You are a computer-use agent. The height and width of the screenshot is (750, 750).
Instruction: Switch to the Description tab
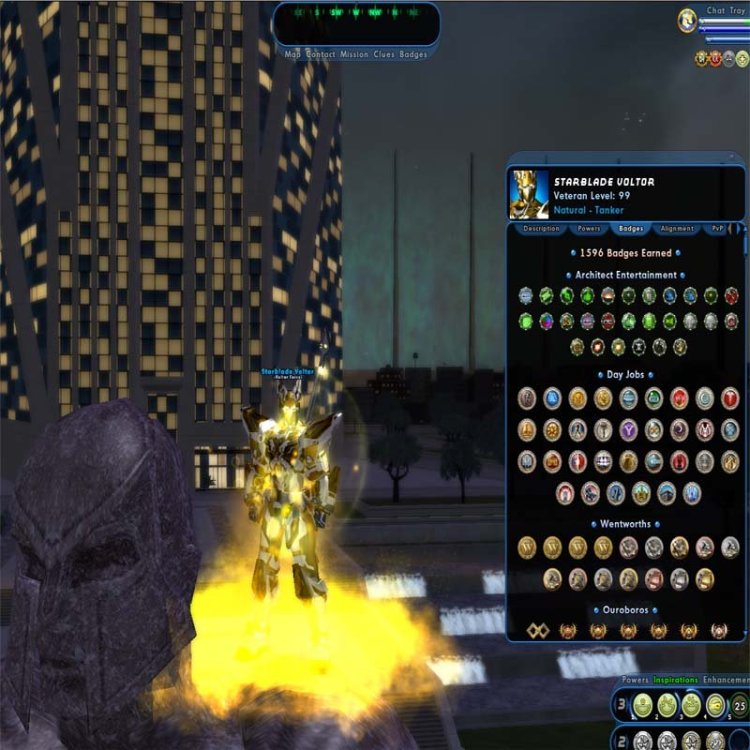541,229
